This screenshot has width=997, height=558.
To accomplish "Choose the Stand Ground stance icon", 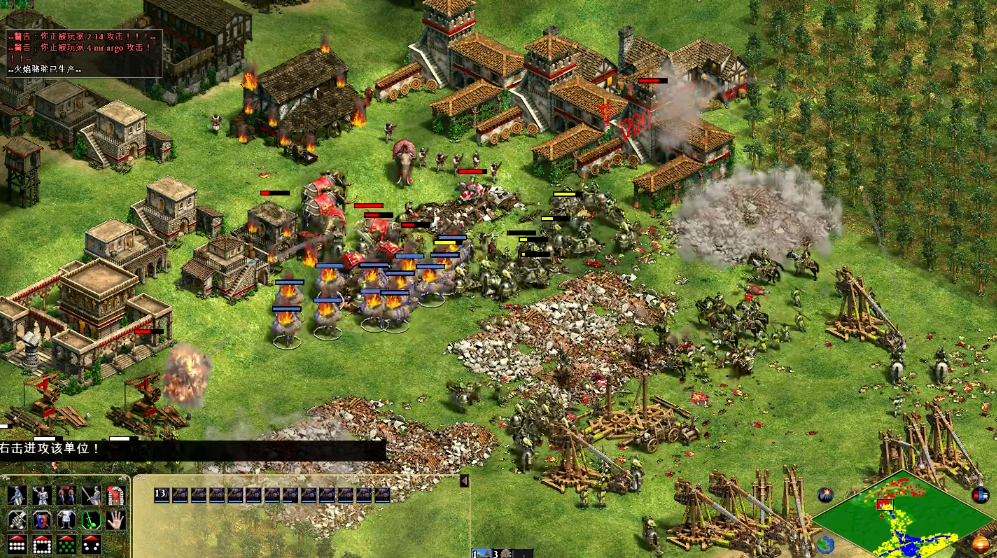I will click(66, 519).
